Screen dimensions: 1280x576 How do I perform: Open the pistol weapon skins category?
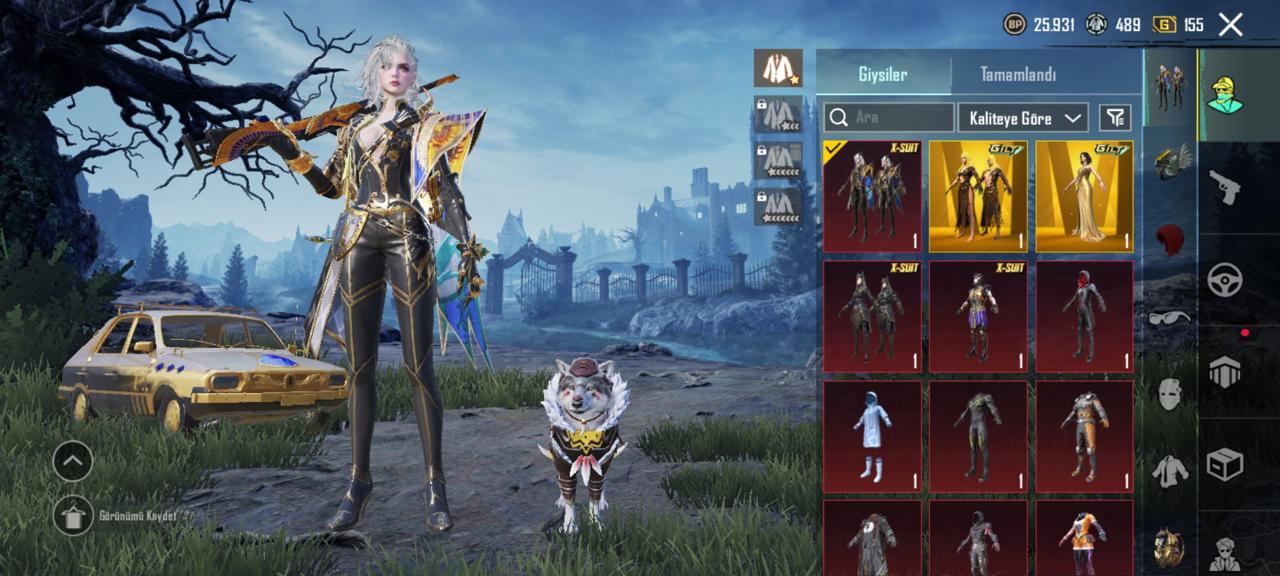[1225, 186]
